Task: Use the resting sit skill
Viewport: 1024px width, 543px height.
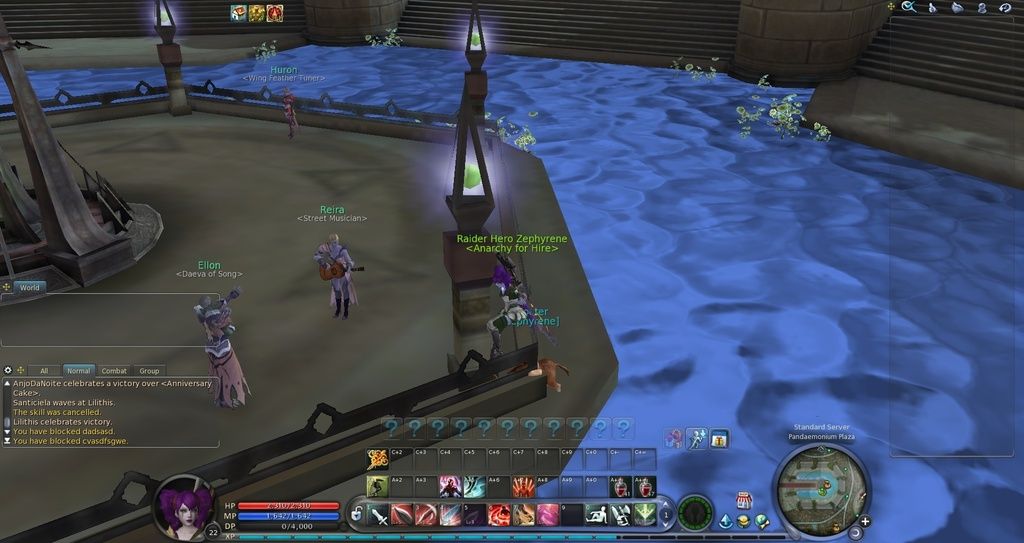Action: coord(597,515)
